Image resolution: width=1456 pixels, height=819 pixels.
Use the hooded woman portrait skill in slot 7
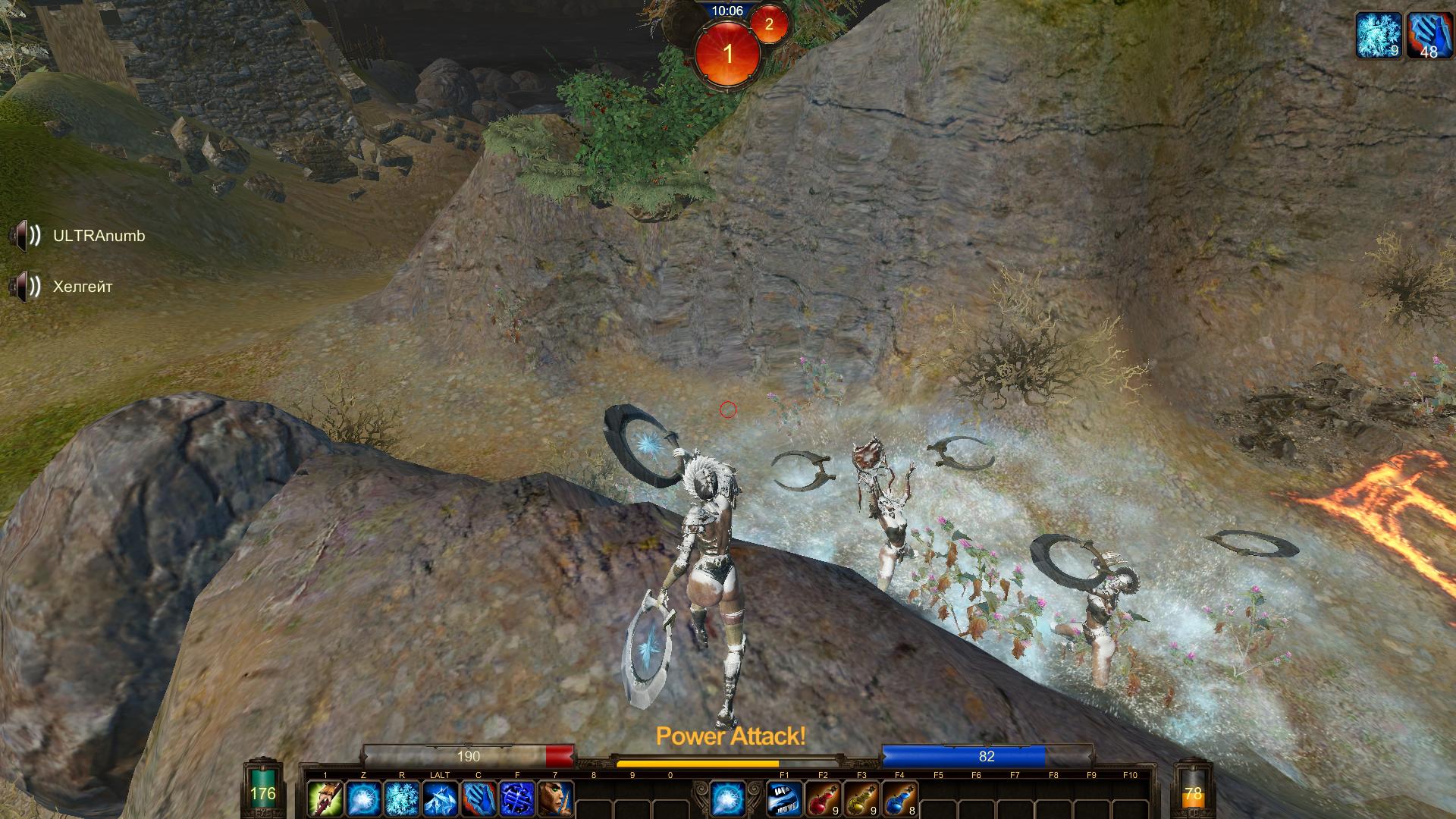point(555,799)
